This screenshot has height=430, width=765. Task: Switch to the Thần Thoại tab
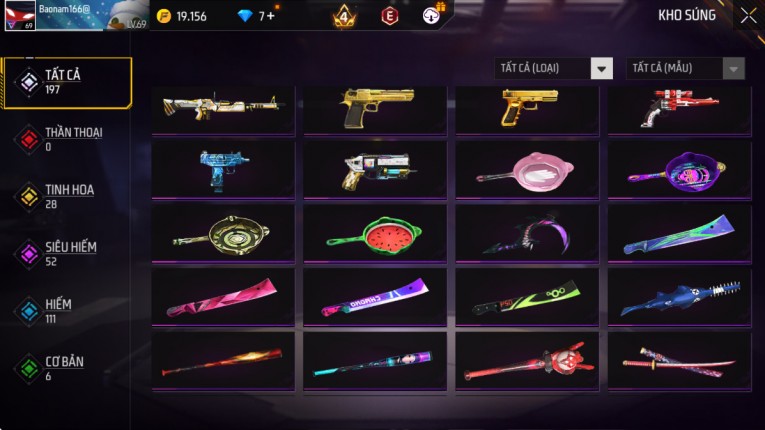[x=67, y=139]
